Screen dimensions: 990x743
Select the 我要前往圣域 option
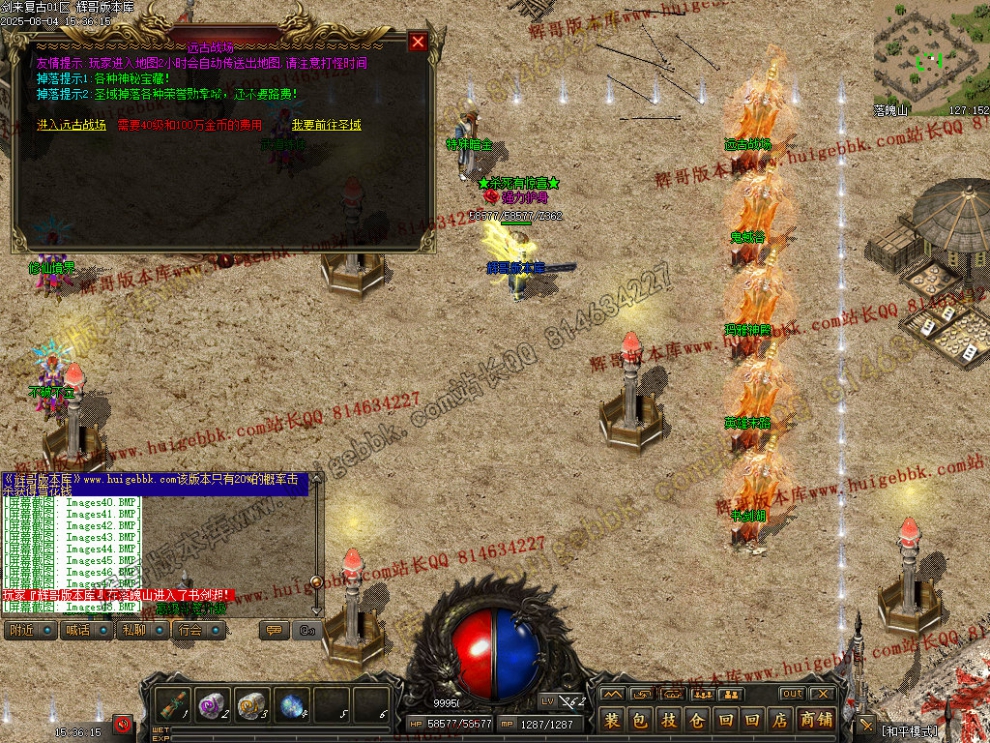[x=326, y=125]
